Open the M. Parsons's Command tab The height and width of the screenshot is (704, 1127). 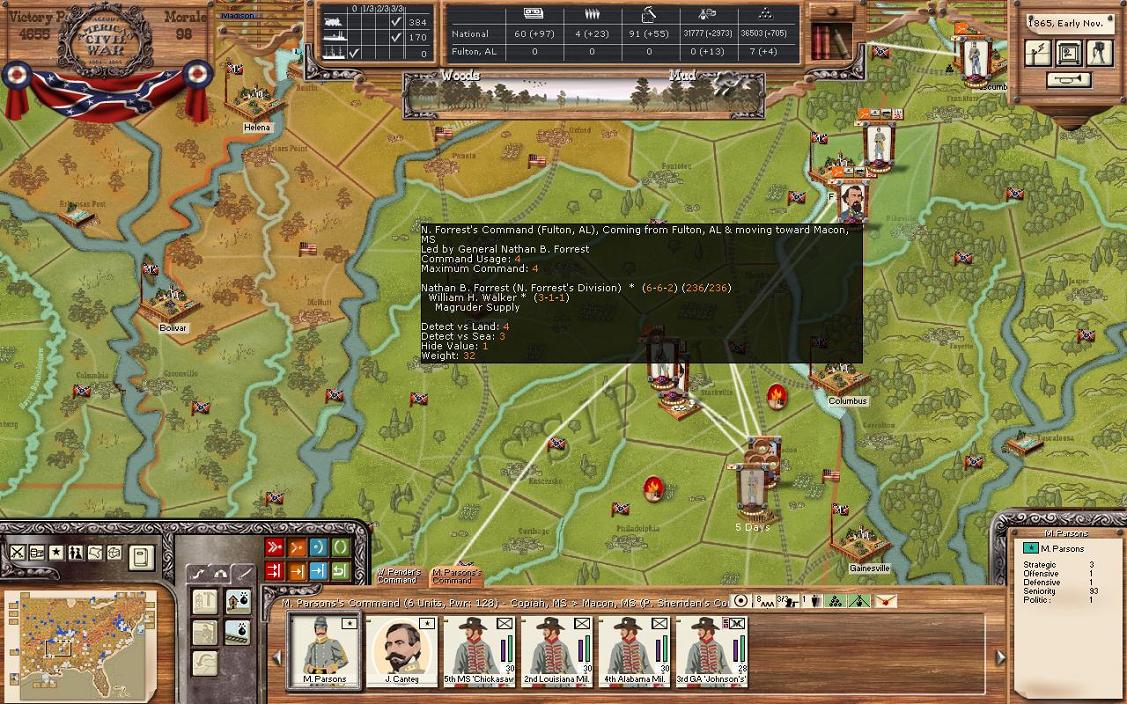pos(455,576)
